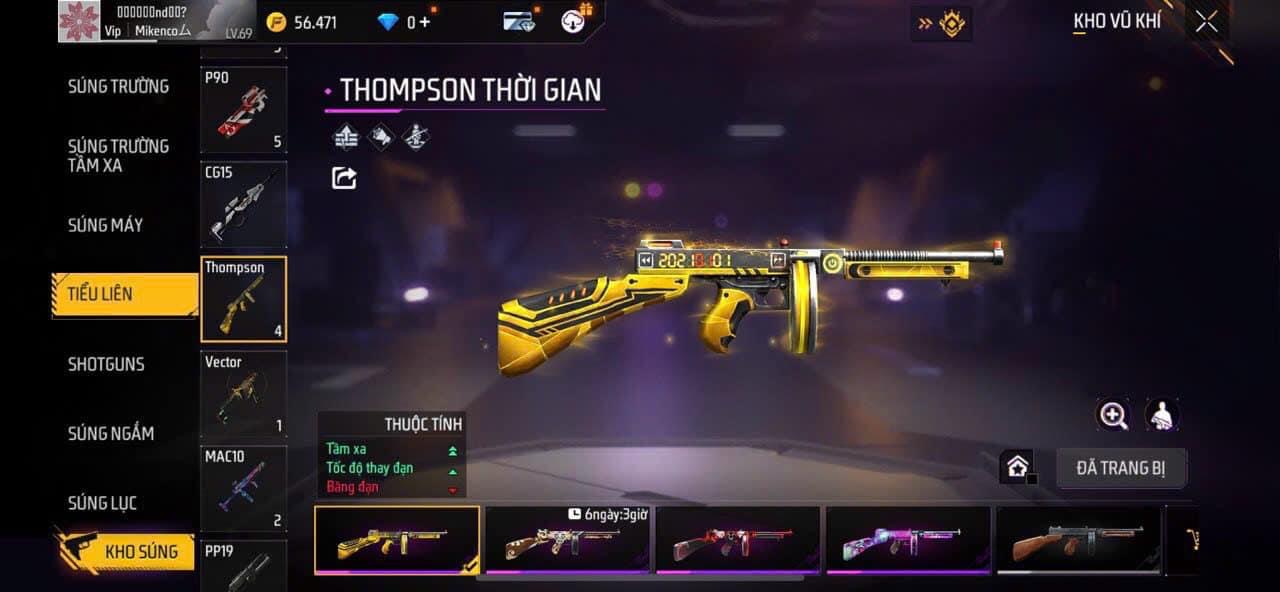The width and height of the screenshot is (1280, 592).
Task: Choose the Shotguns category
Action: (x=106, y=364)
